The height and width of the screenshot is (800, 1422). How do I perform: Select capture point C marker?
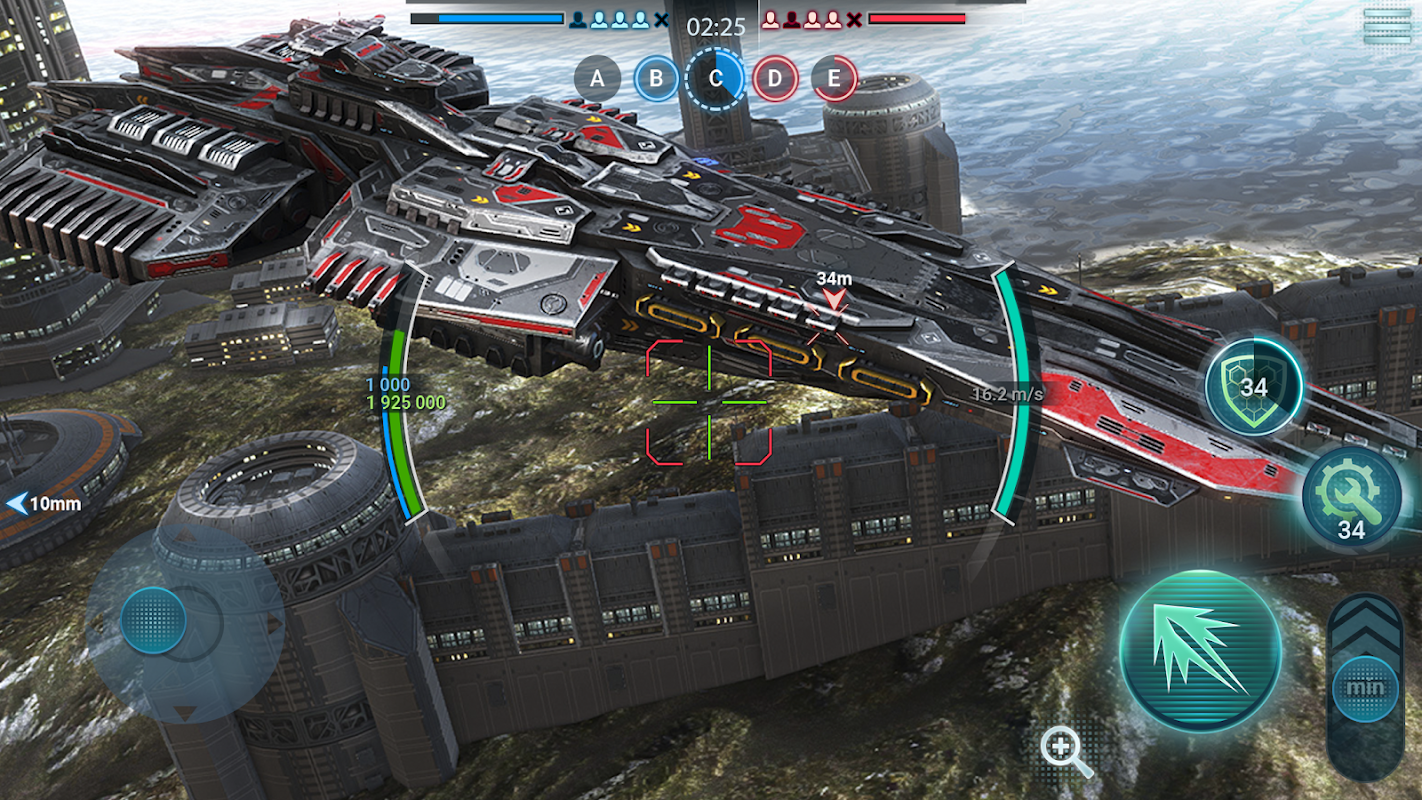715,78
